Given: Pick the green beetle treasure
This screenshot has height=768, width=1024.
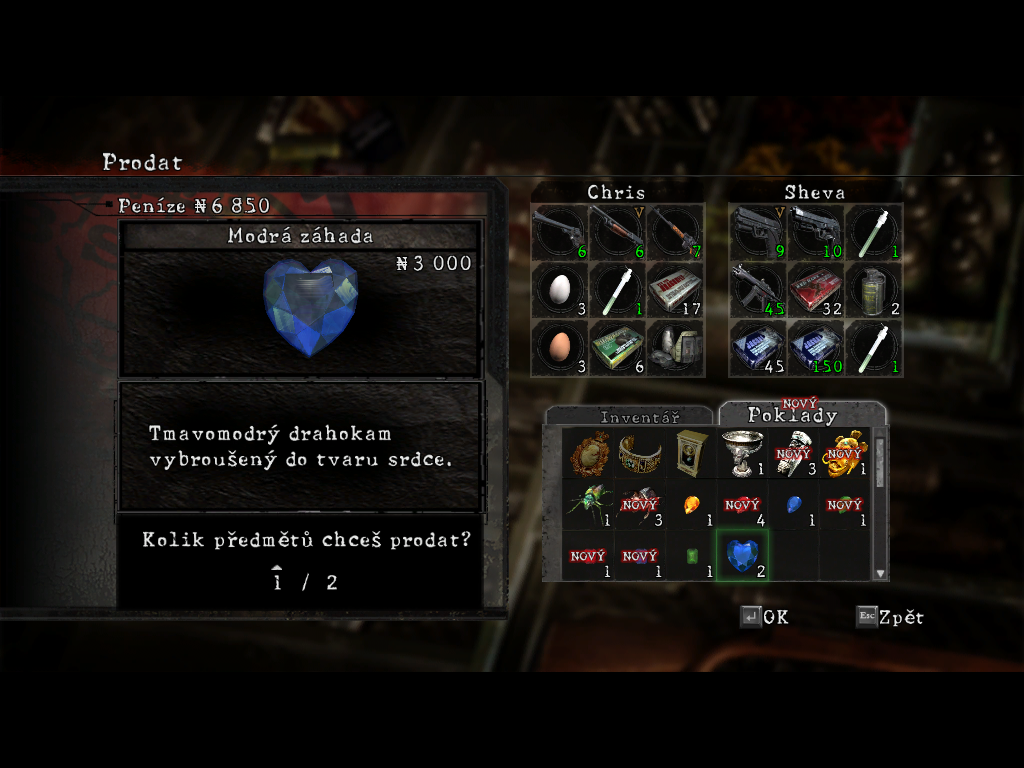Looking at the screenshot, I should (588, 503).
